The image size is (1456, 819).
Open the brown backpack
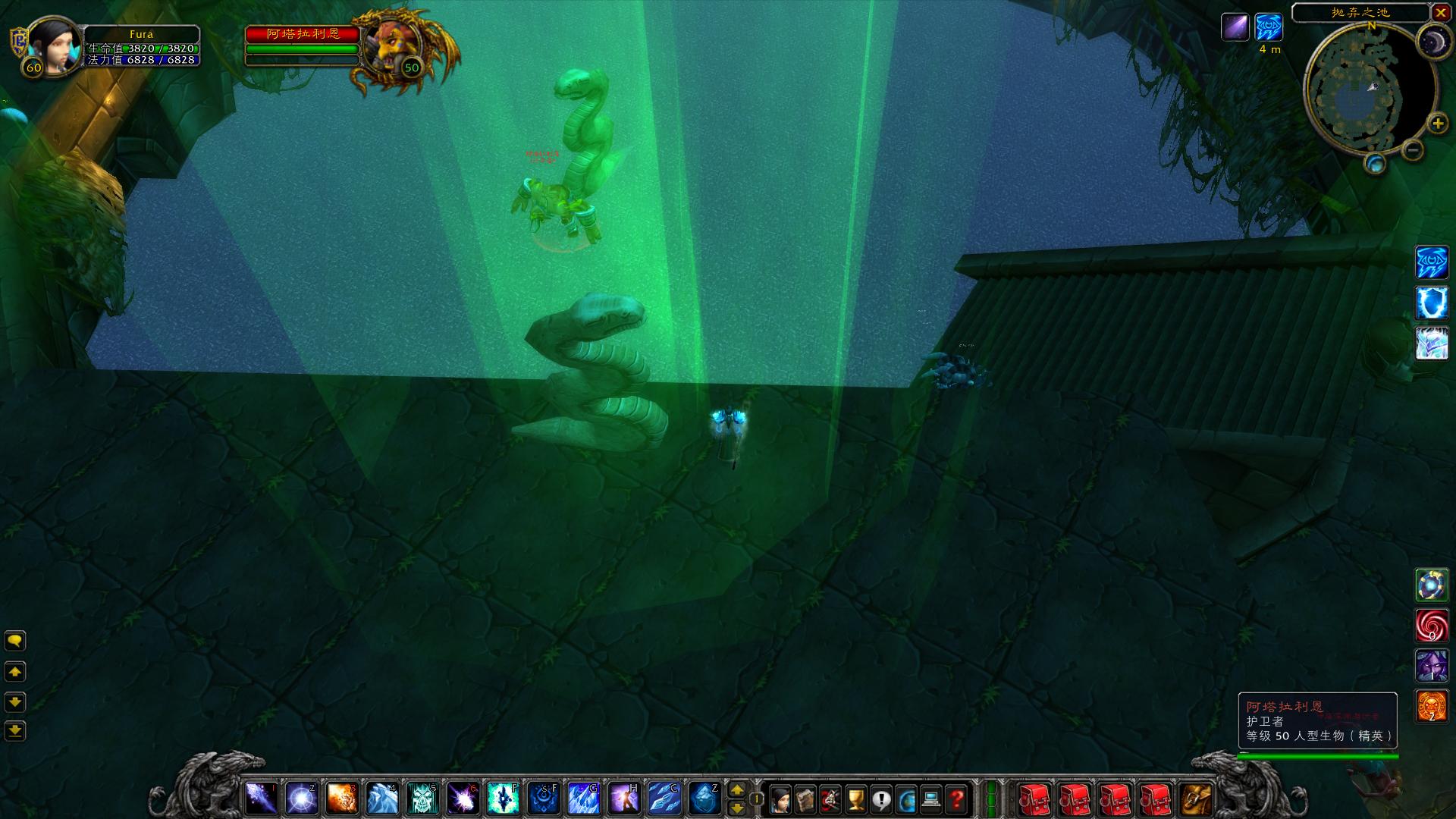[1196, 799]
